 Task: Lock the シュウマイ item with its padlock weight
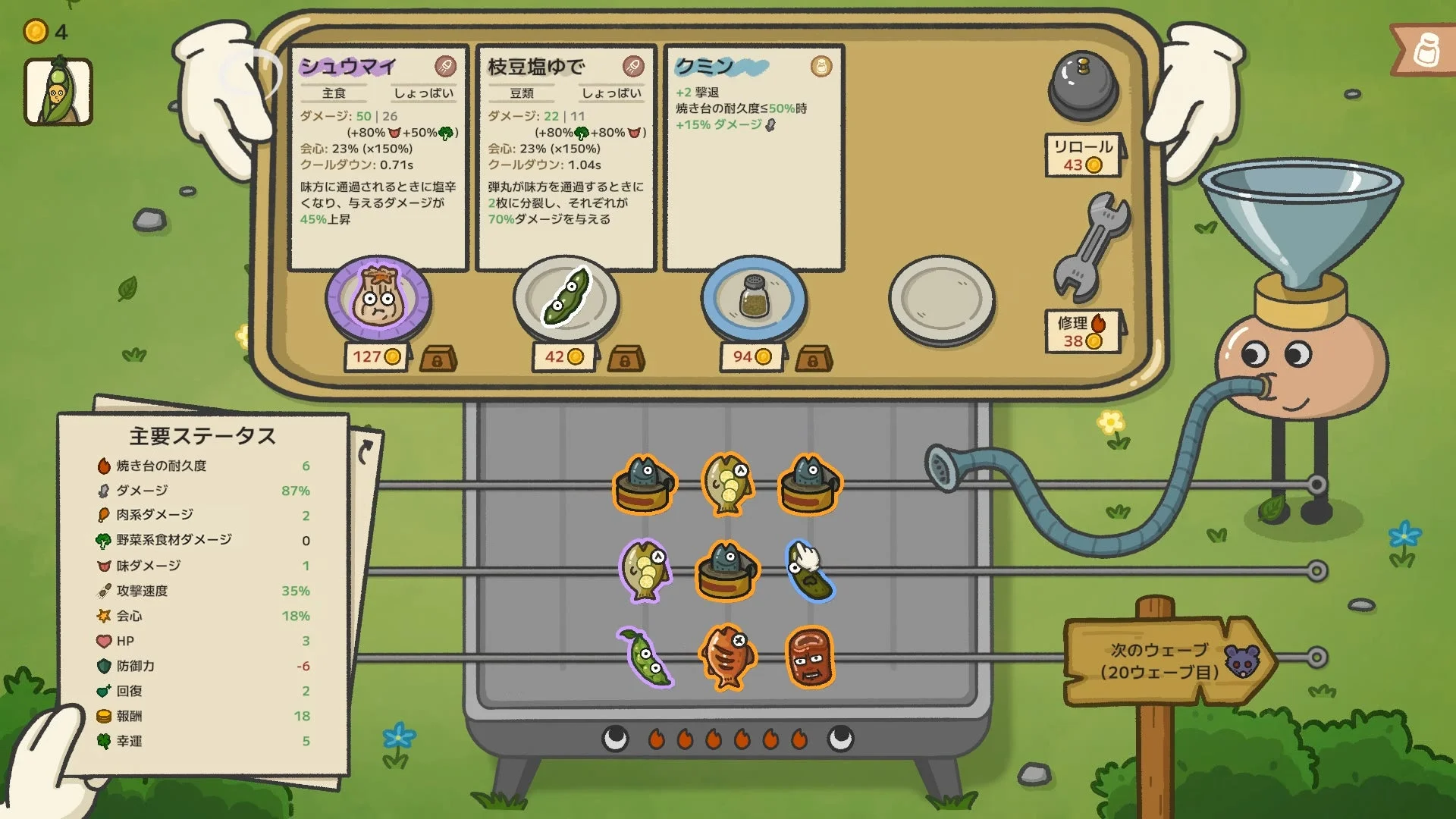coord(438,359)
